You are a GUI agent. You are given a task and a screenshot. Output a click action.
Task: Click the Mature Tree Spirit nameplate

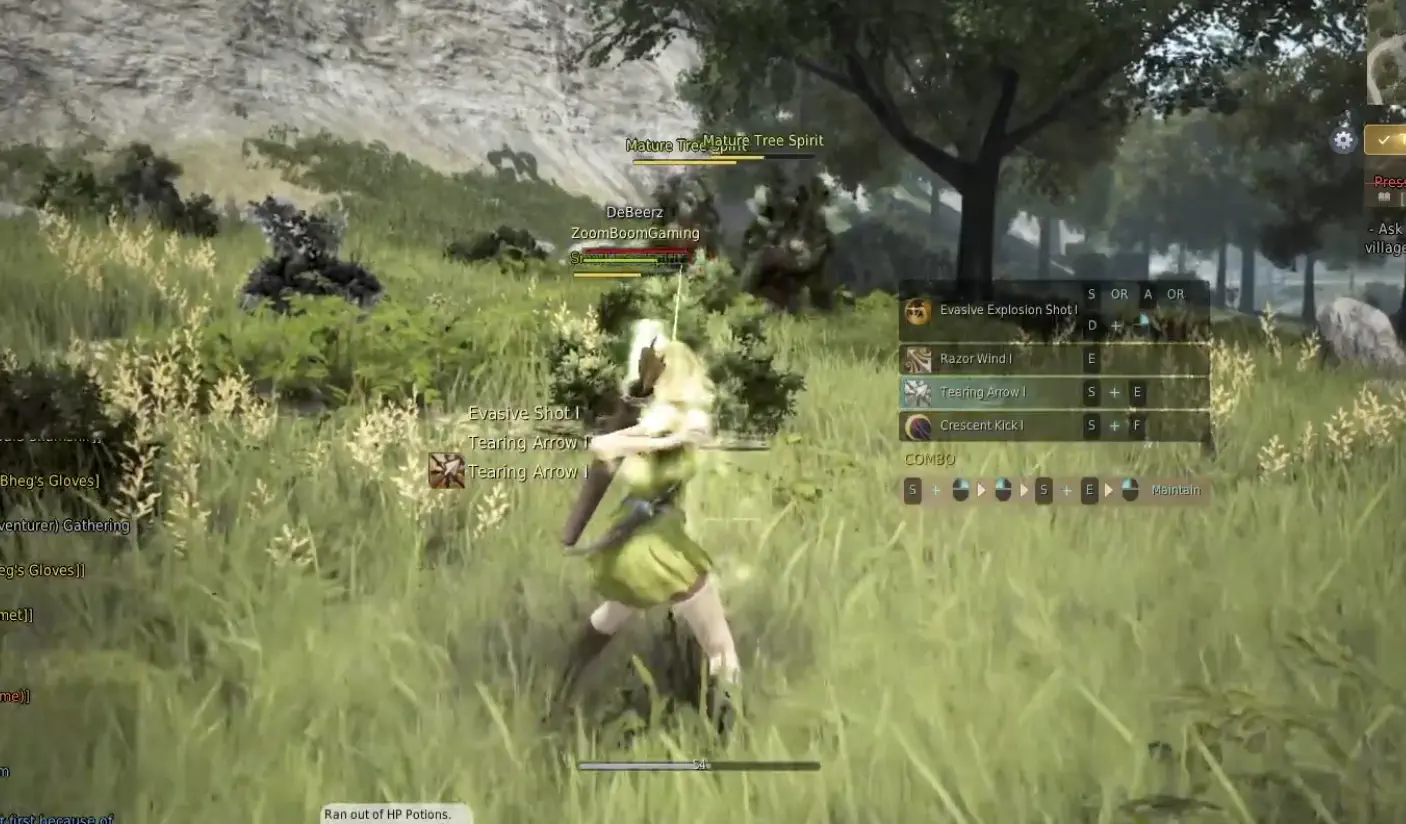pos(762,140)
